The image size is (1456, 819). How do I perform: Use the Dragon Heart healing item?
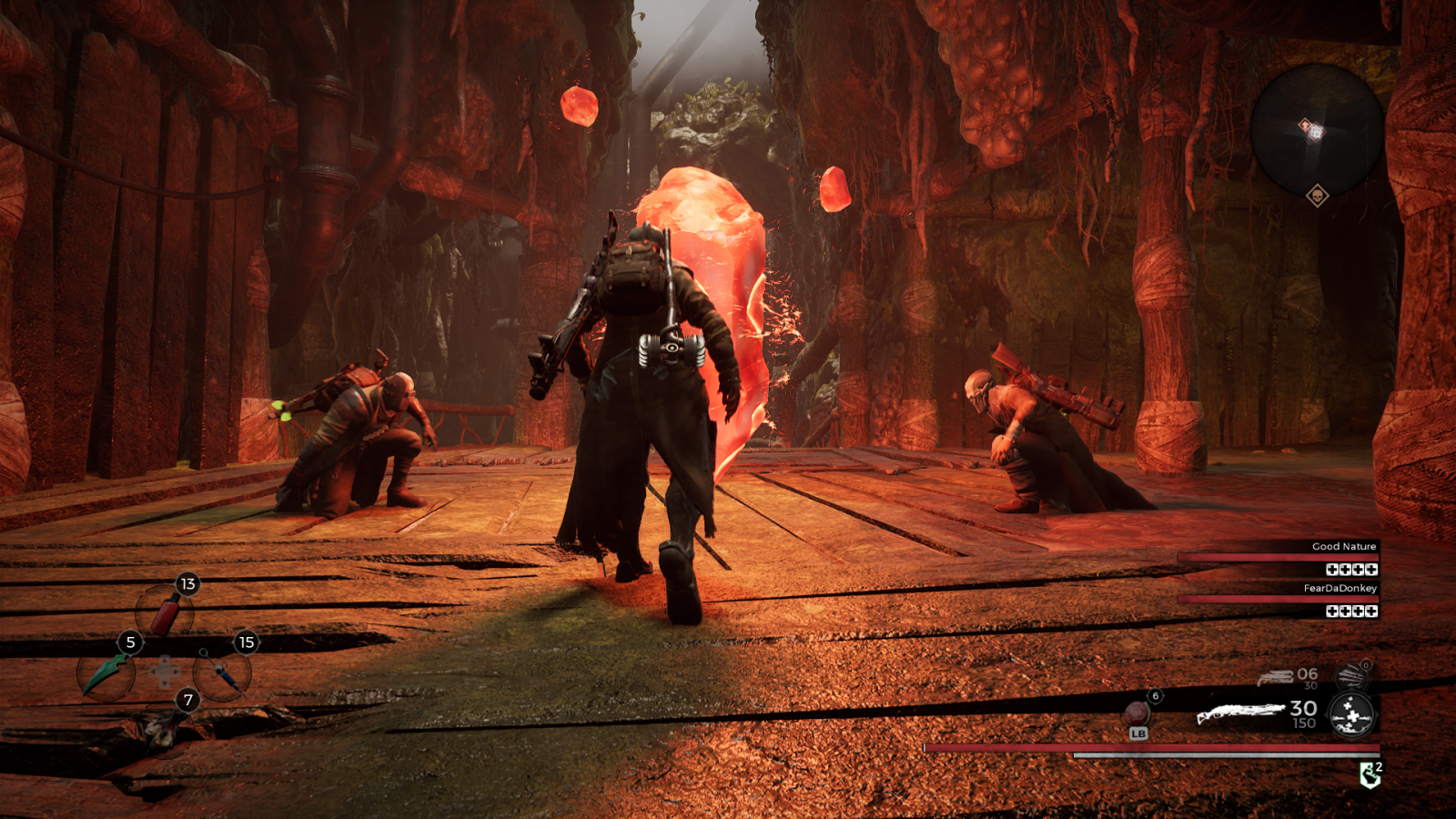click(1137, 713)
